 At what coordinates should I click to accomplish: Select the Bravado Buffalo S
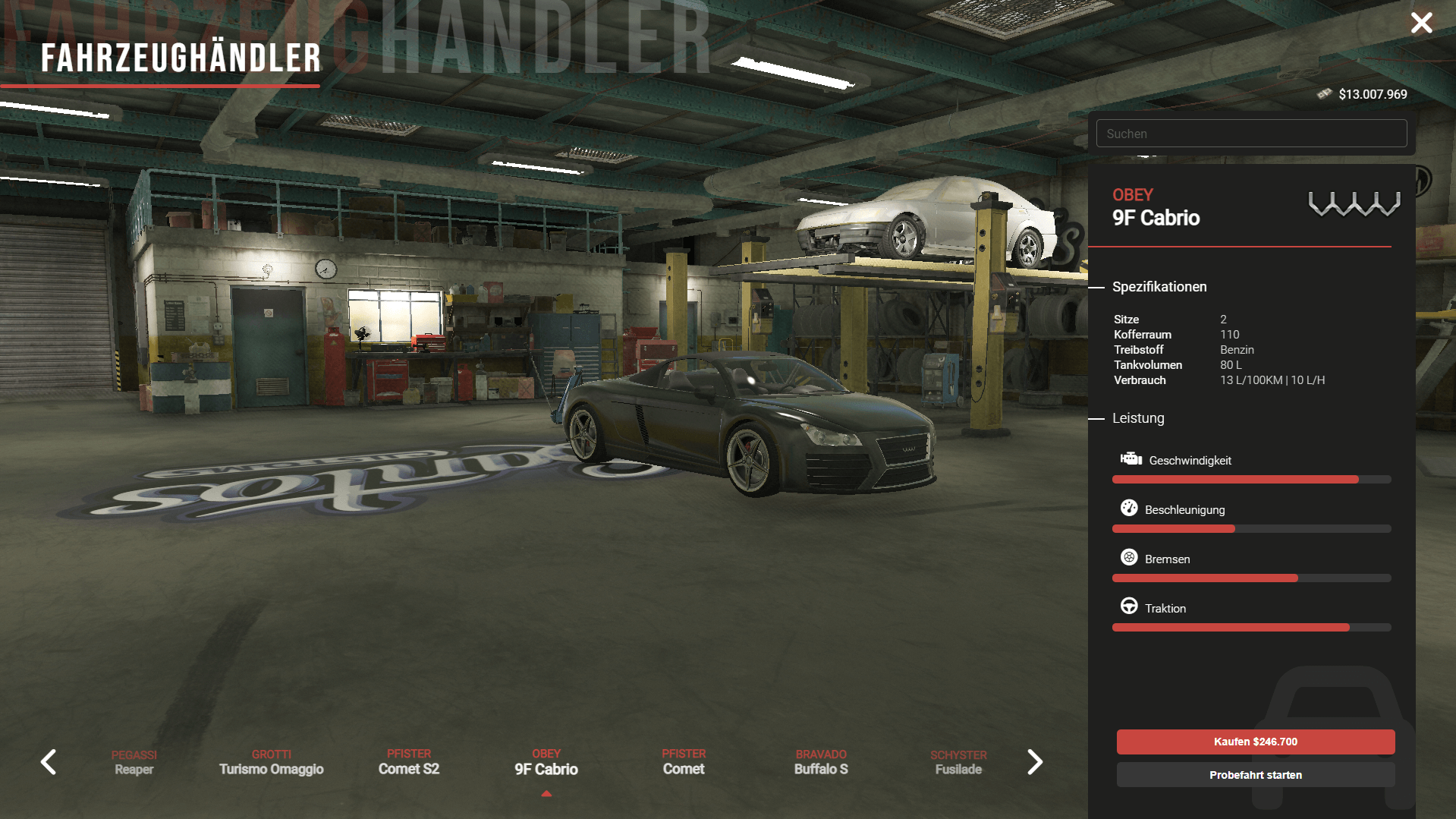click(821, 762)
